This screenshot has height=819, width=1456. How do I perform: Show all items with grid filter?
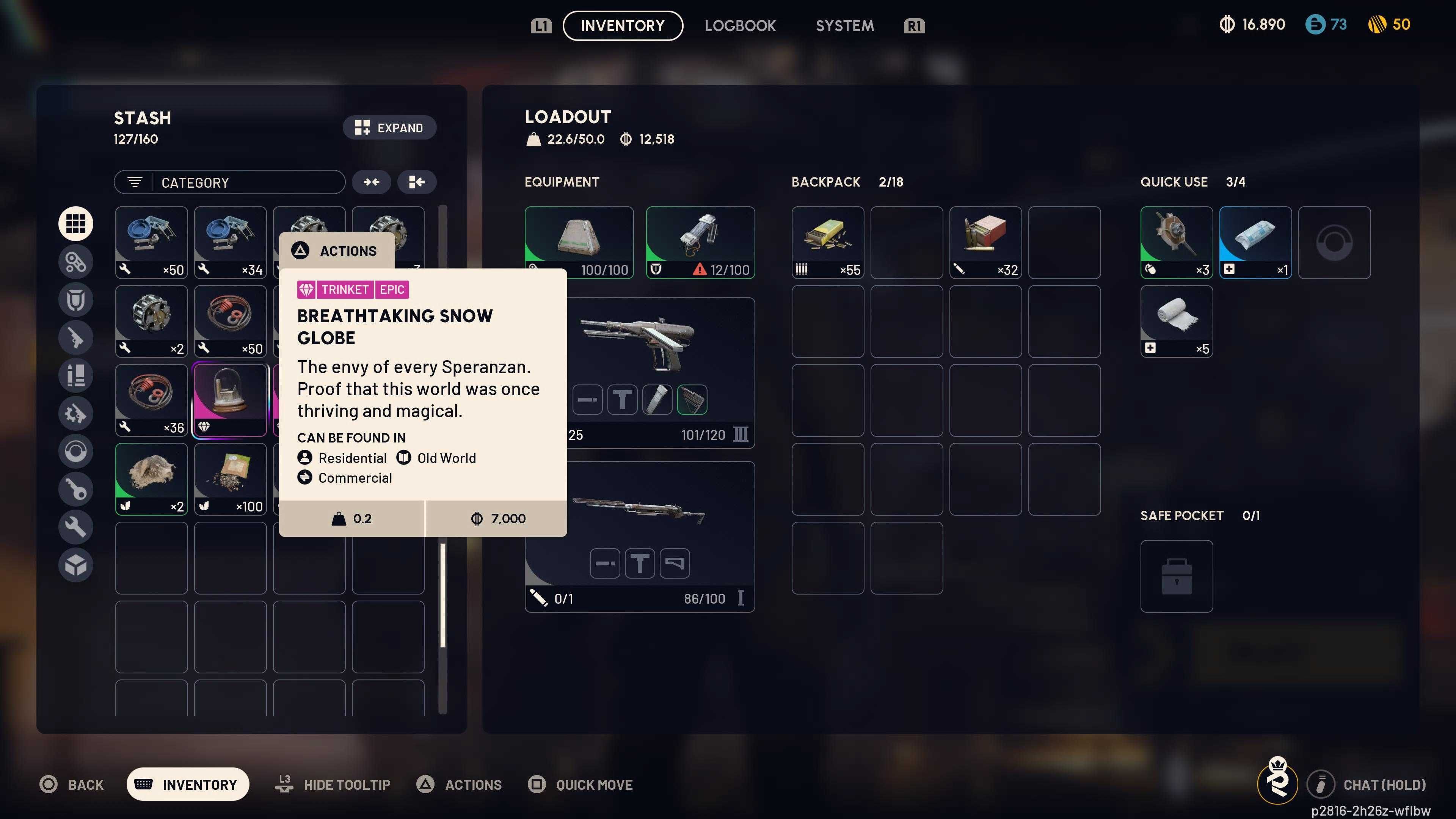[x=76, y=224]
